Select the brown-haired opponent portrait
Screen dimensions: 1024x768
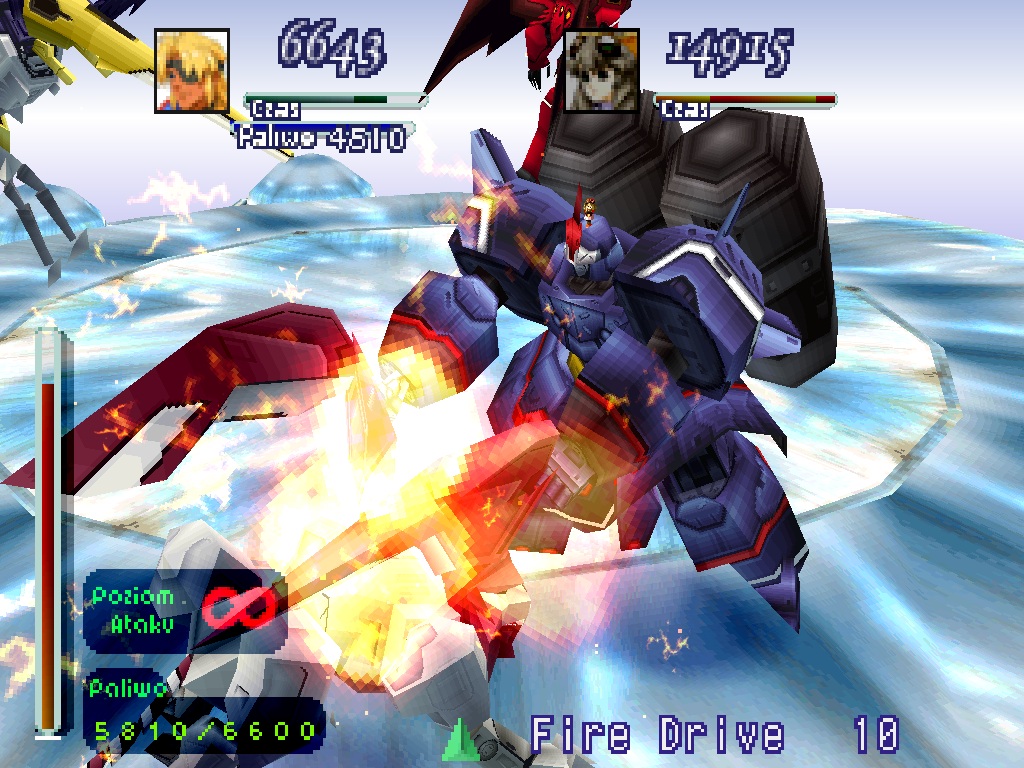pyautogui.click(x=601, y=71)
